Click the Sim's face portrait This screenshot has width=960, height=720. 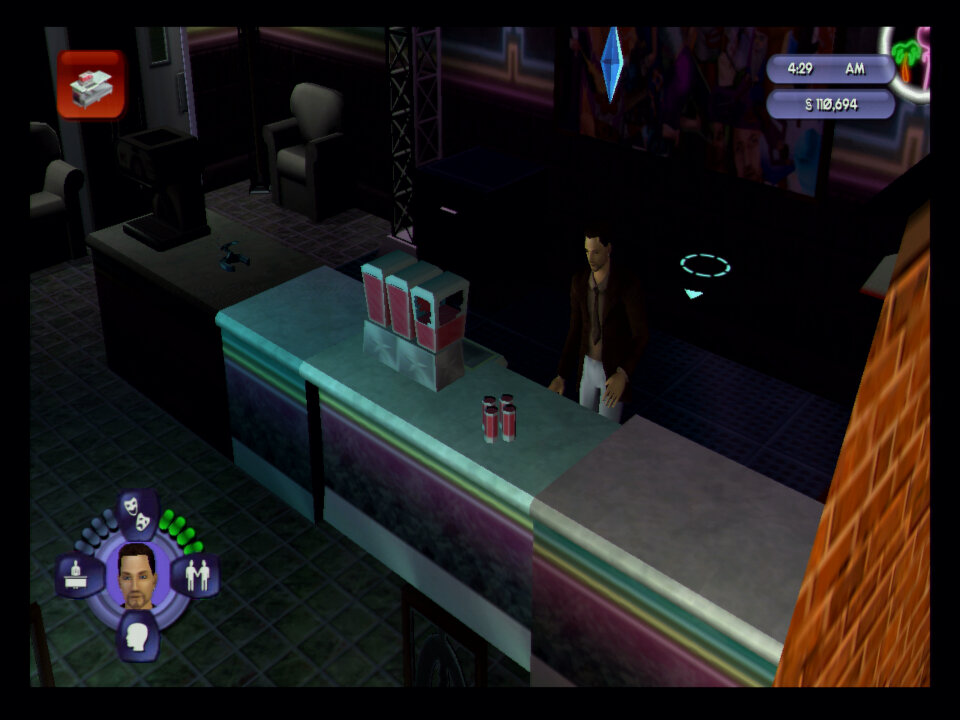[x=137, y=576]
